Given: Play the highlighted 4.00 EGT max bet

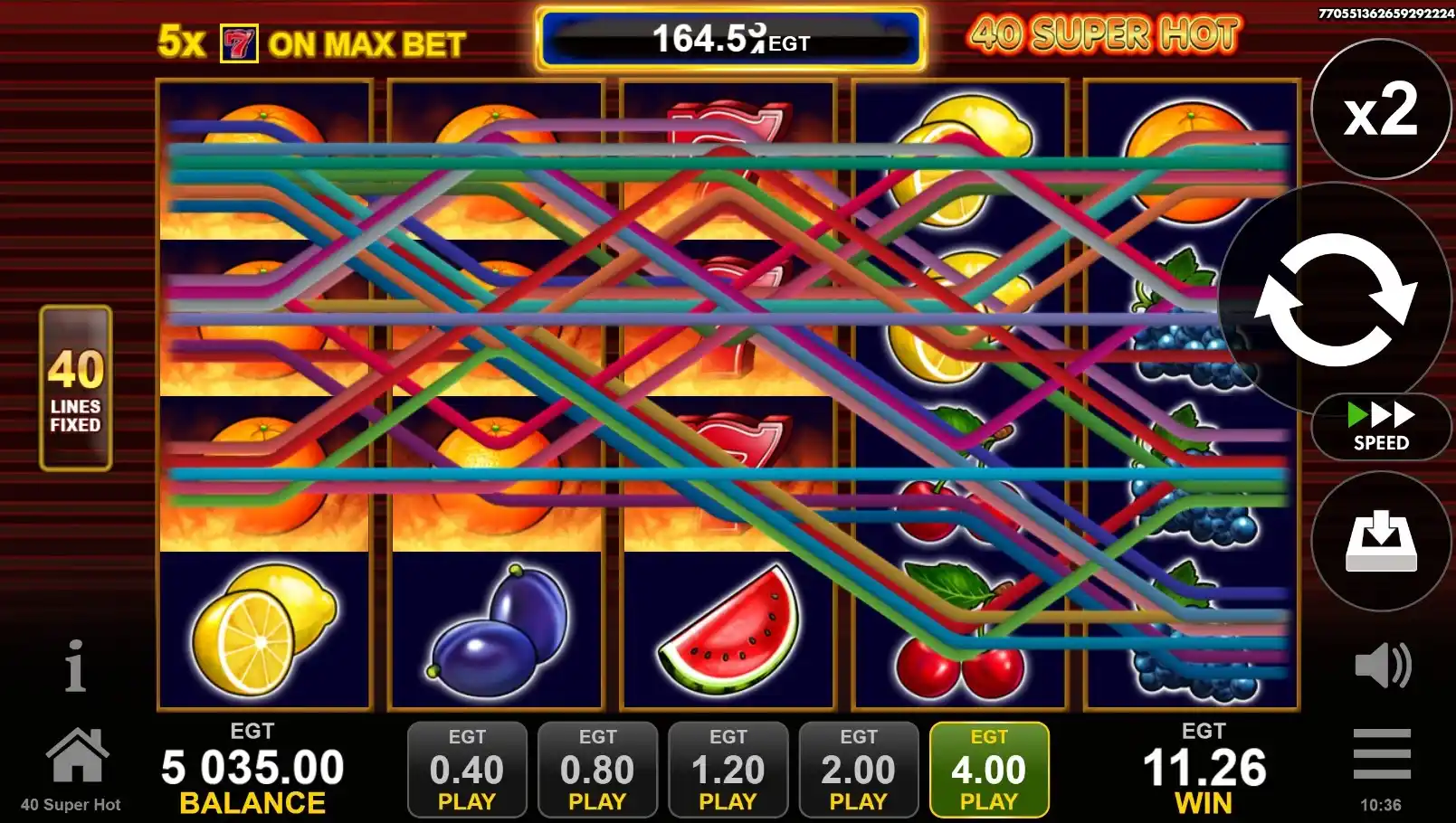Looking at the screenshot, I should (989, 770).
